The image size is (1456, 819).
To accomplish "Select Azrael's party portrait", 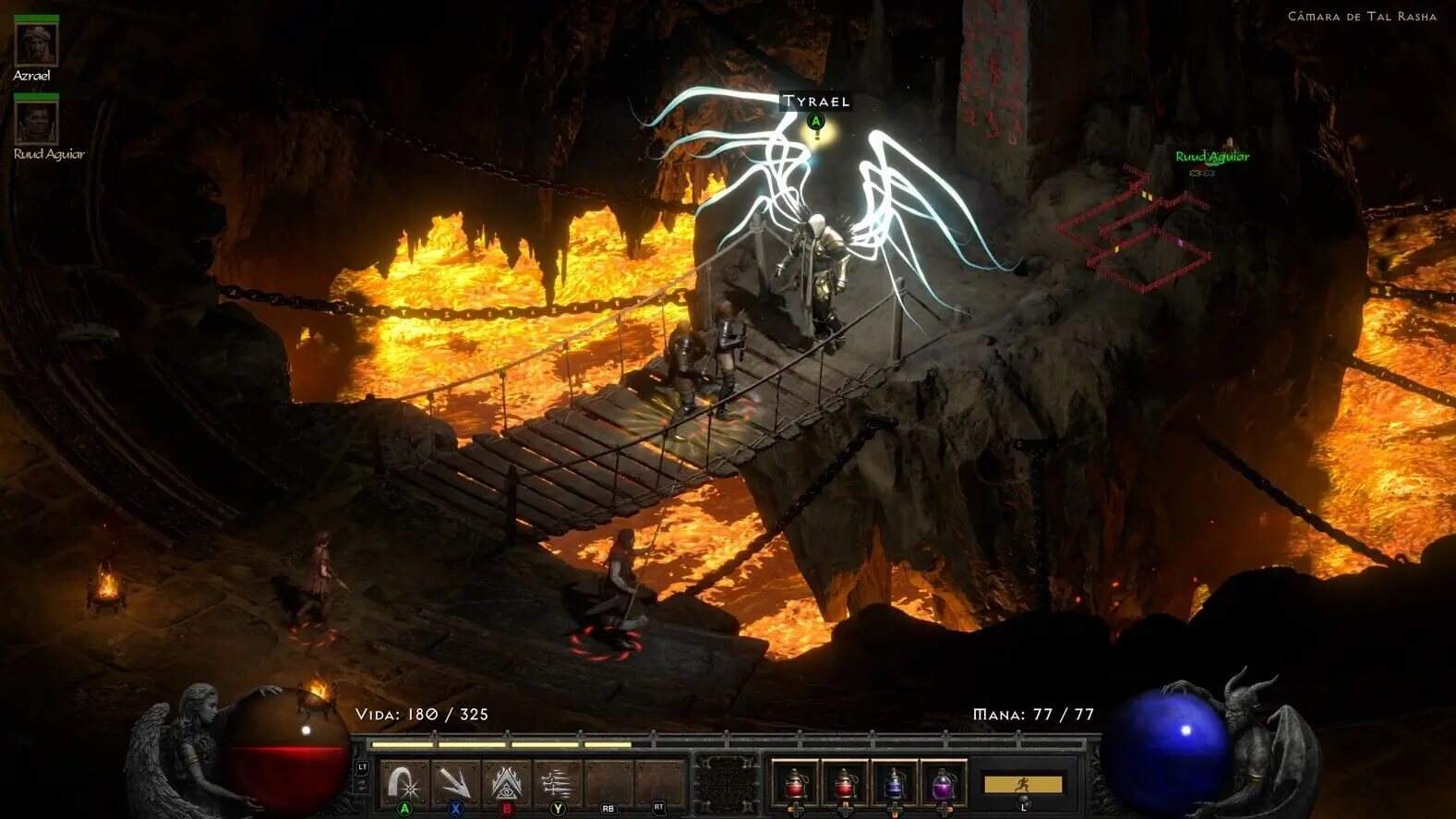I will coord(36,43).
